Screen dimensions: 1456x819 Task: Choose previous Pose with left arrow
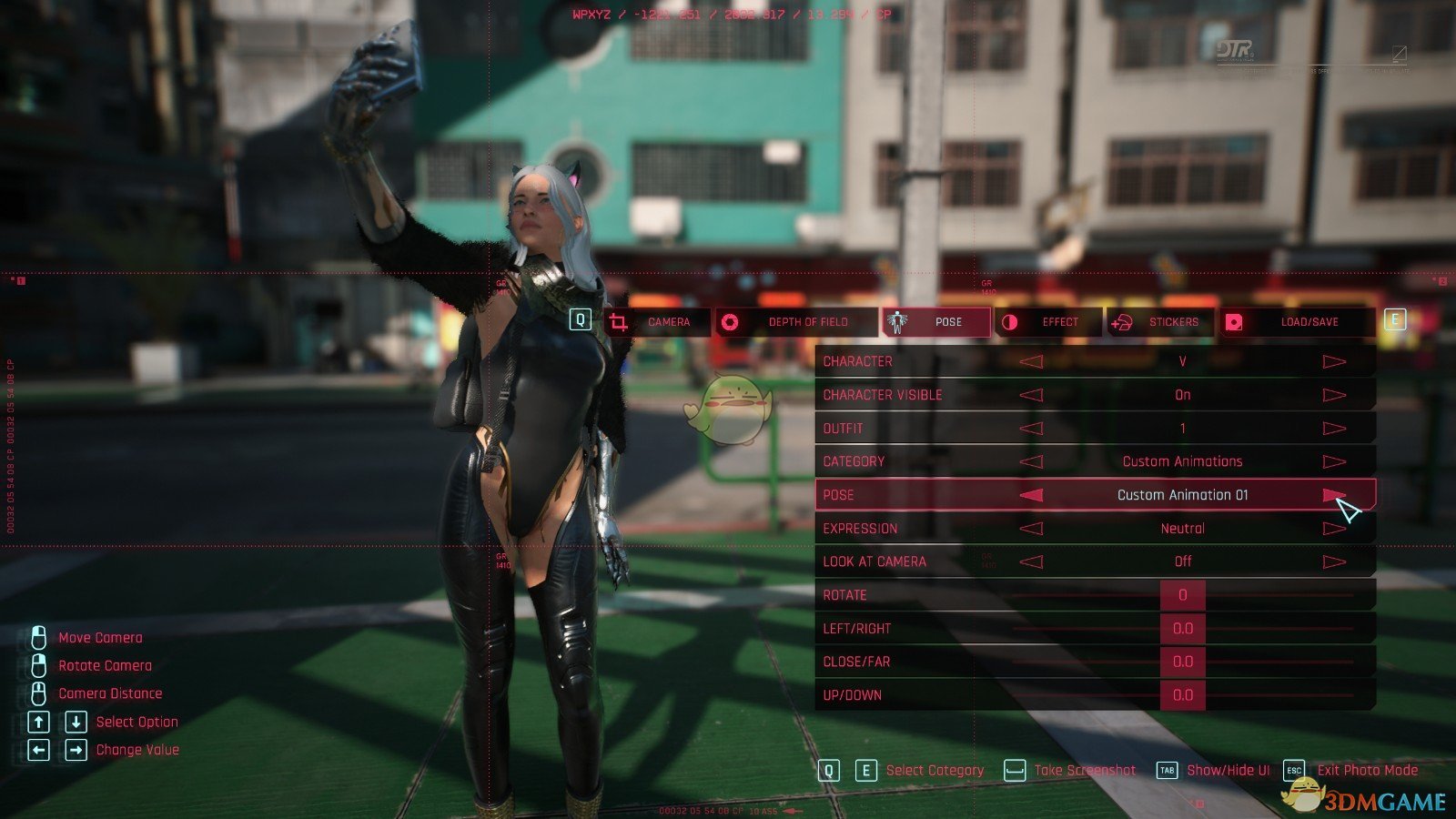coord(1031,495)
